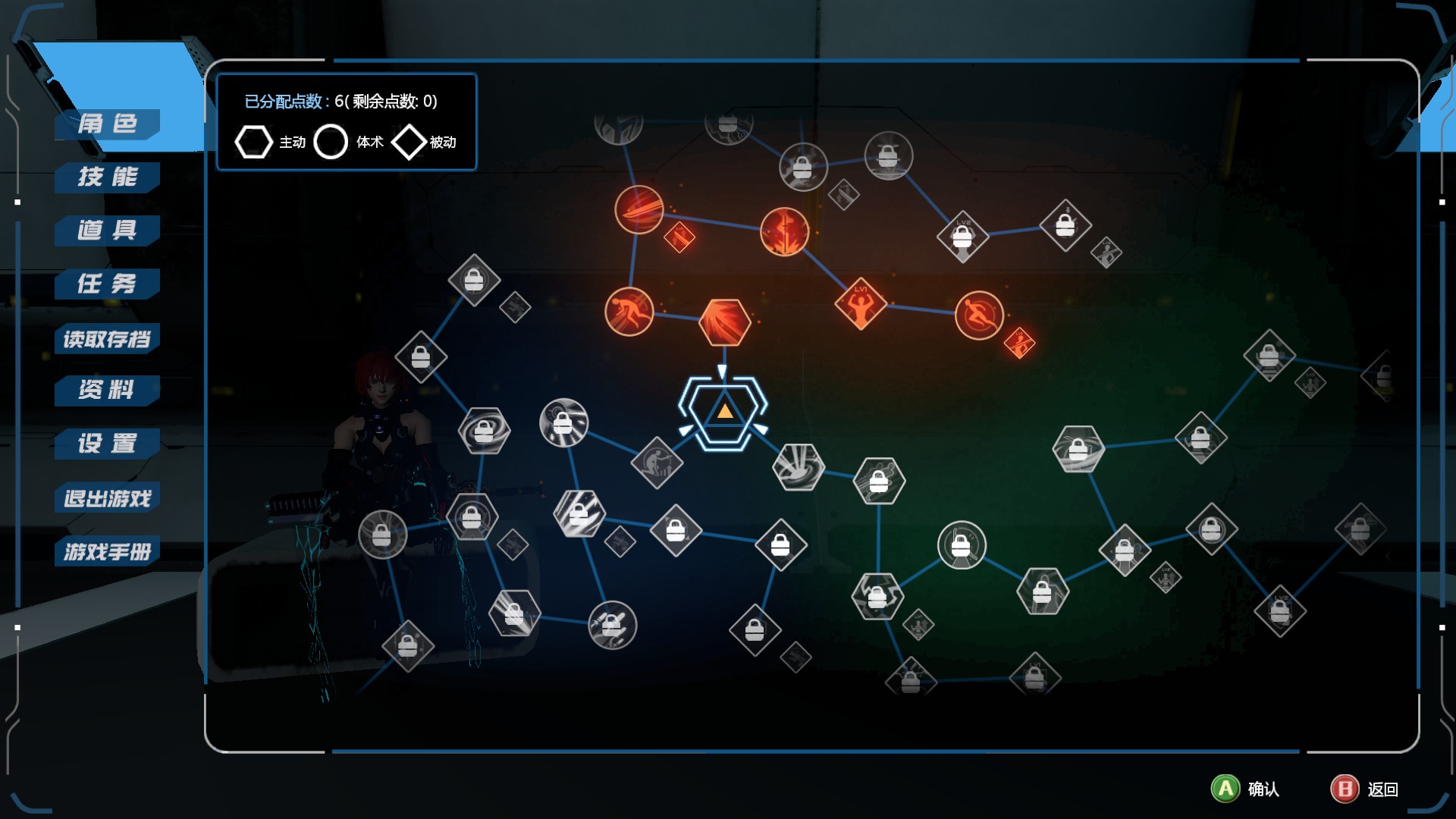1456x819 pixels.
Task: Choose the red running figure circle skill
Action: [x=629, y=312]
